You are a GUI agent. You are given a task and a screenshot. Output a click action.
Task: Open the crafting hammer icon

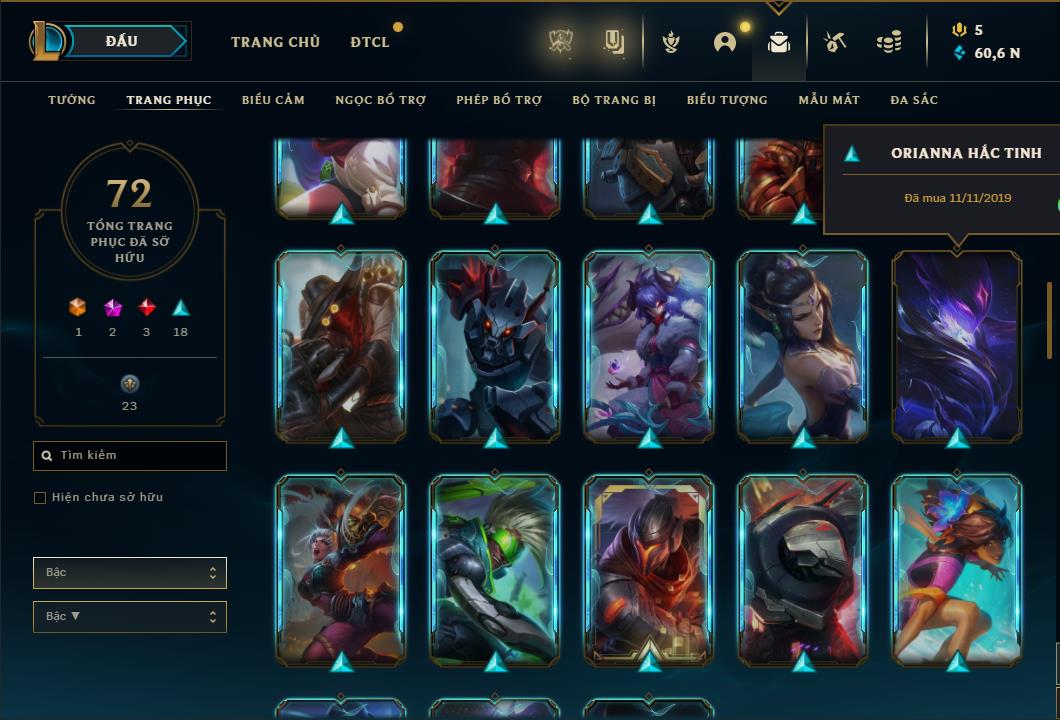835,42
